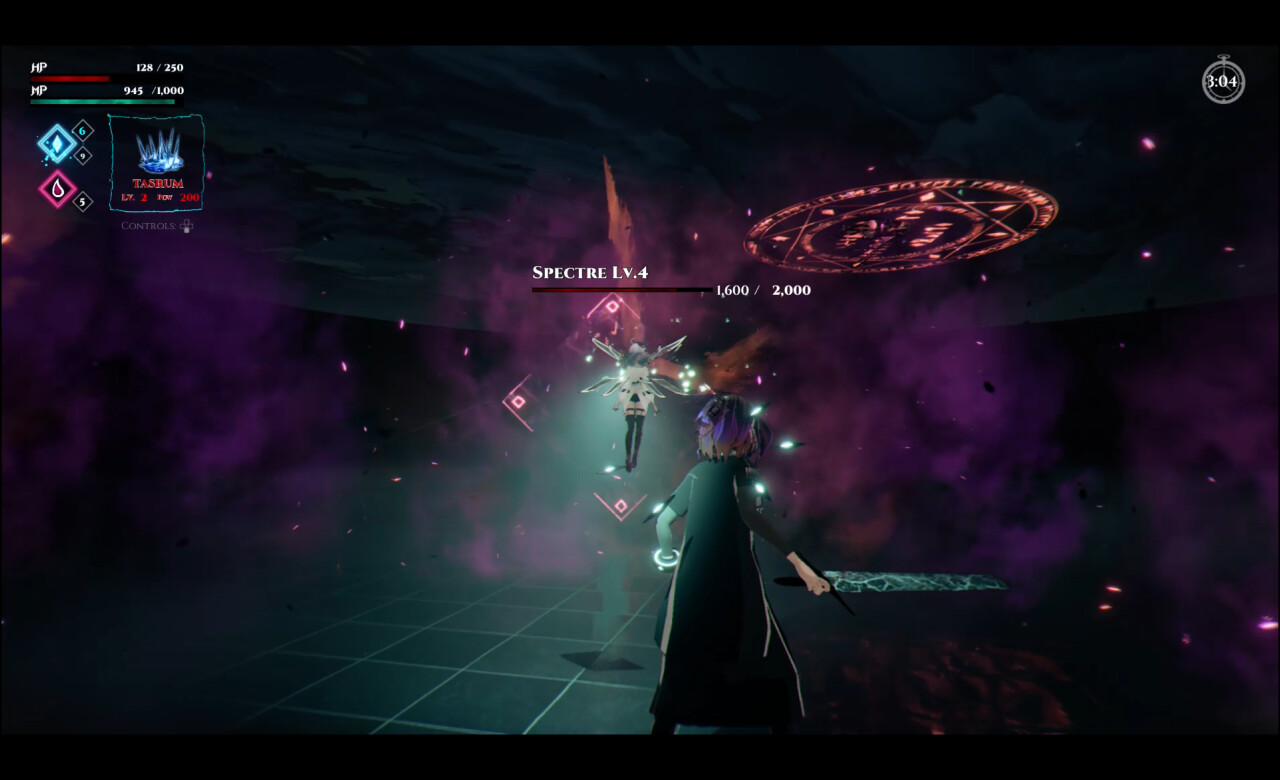The image size is (1280, 780).
Task: Click the player's glowing sword
Action: 910,580
